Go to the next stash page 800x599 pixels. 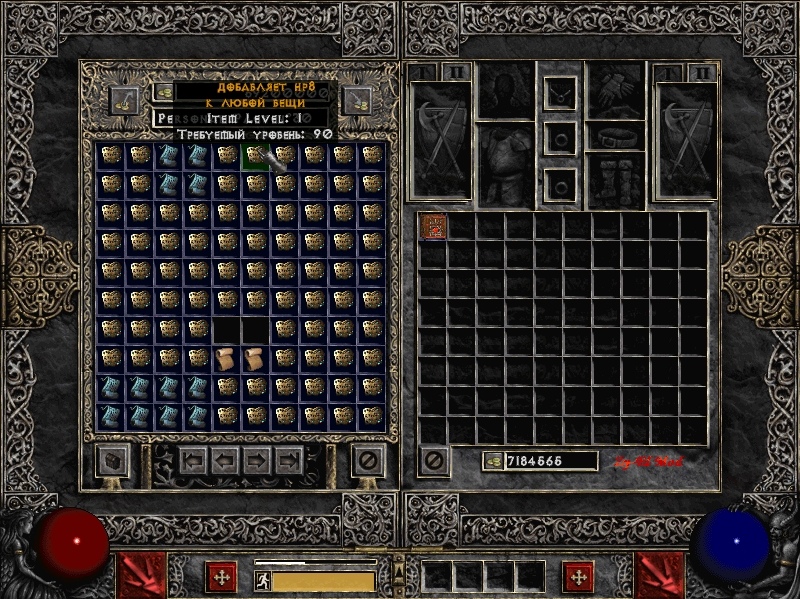pyautogui.click(x=258, y=461)
